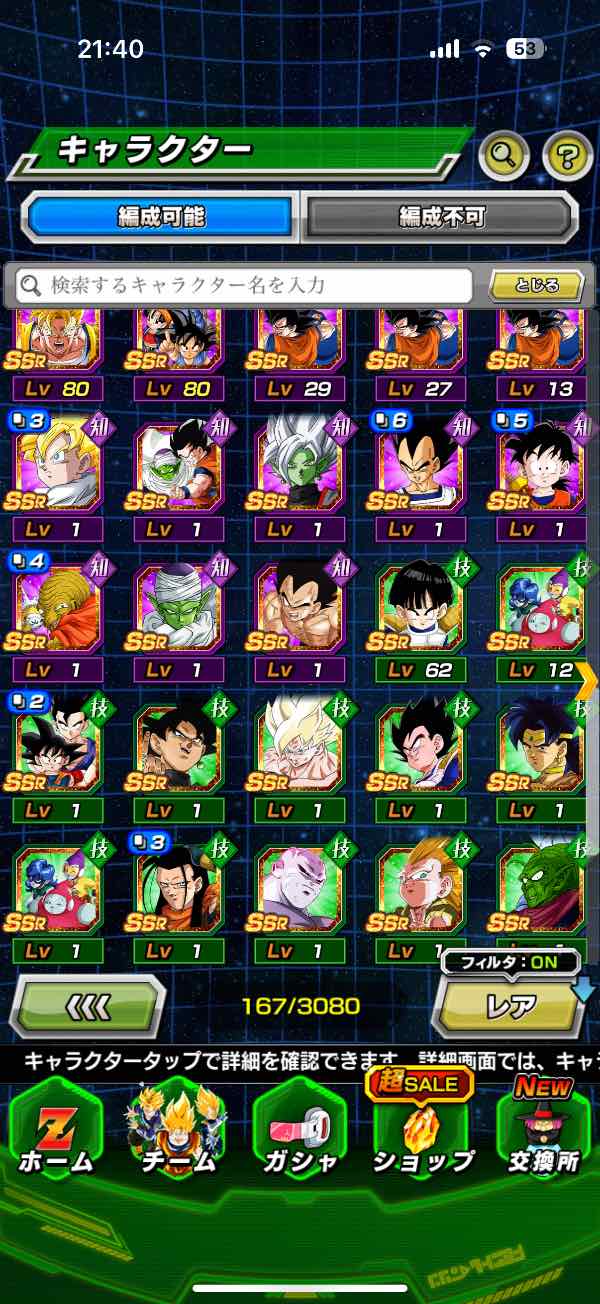
Task: Select the white-haired Zamasu character card
Action: click(300, 462)
